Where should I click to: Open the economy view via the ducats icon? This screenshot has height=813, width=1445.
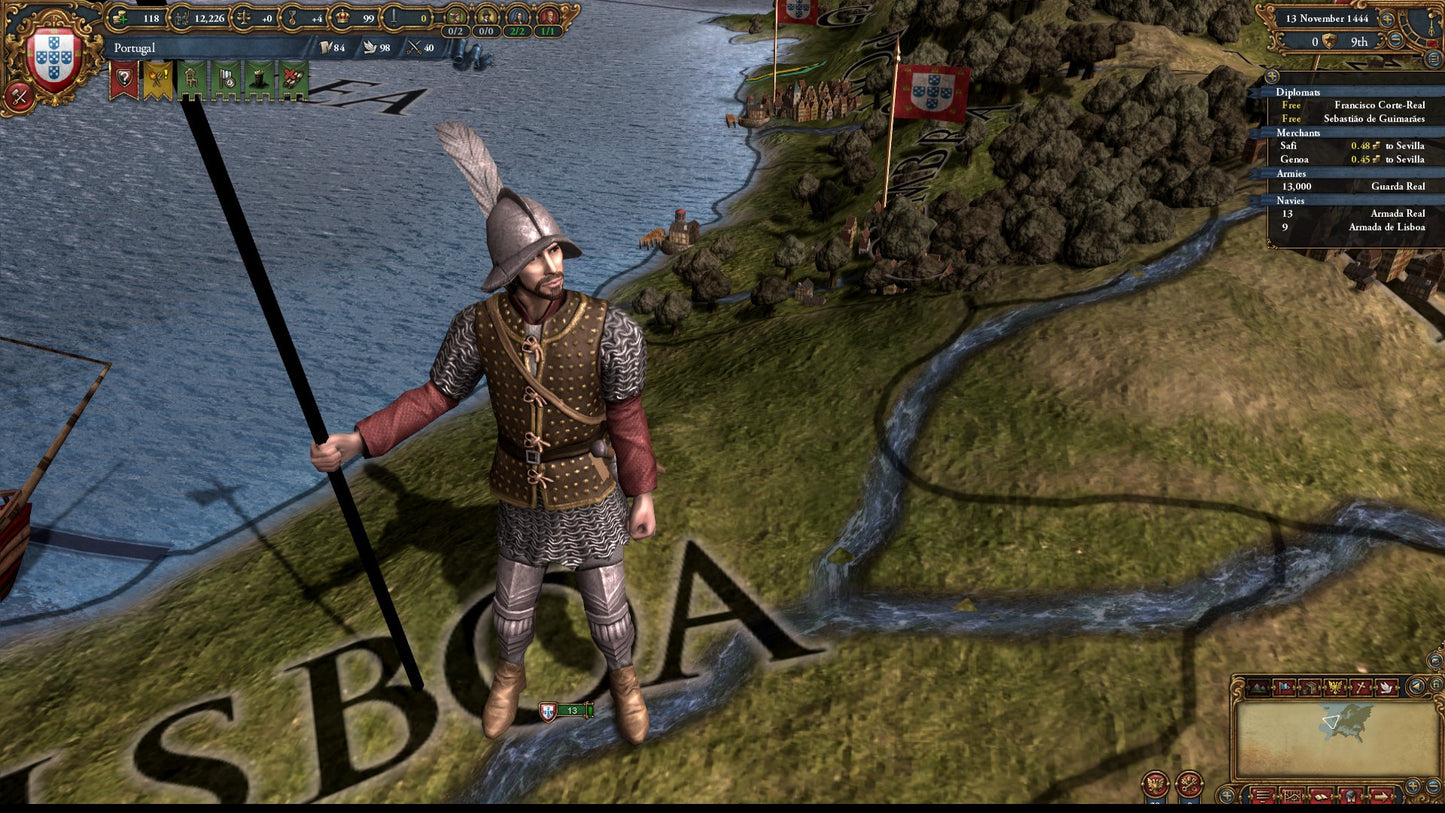(120, 18)
